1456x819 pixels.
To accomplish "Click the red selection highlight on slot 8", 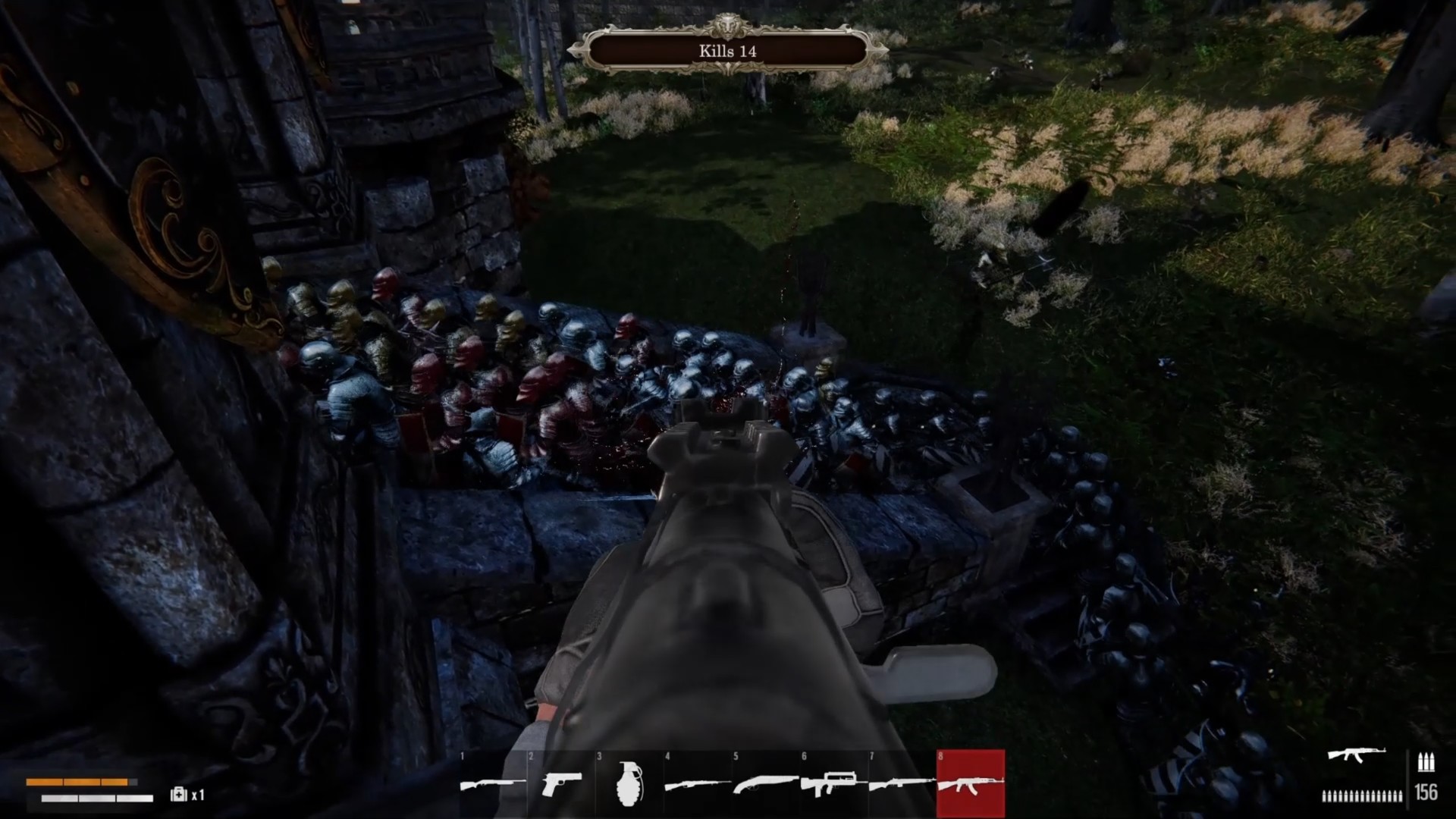I will pos(969,781).
